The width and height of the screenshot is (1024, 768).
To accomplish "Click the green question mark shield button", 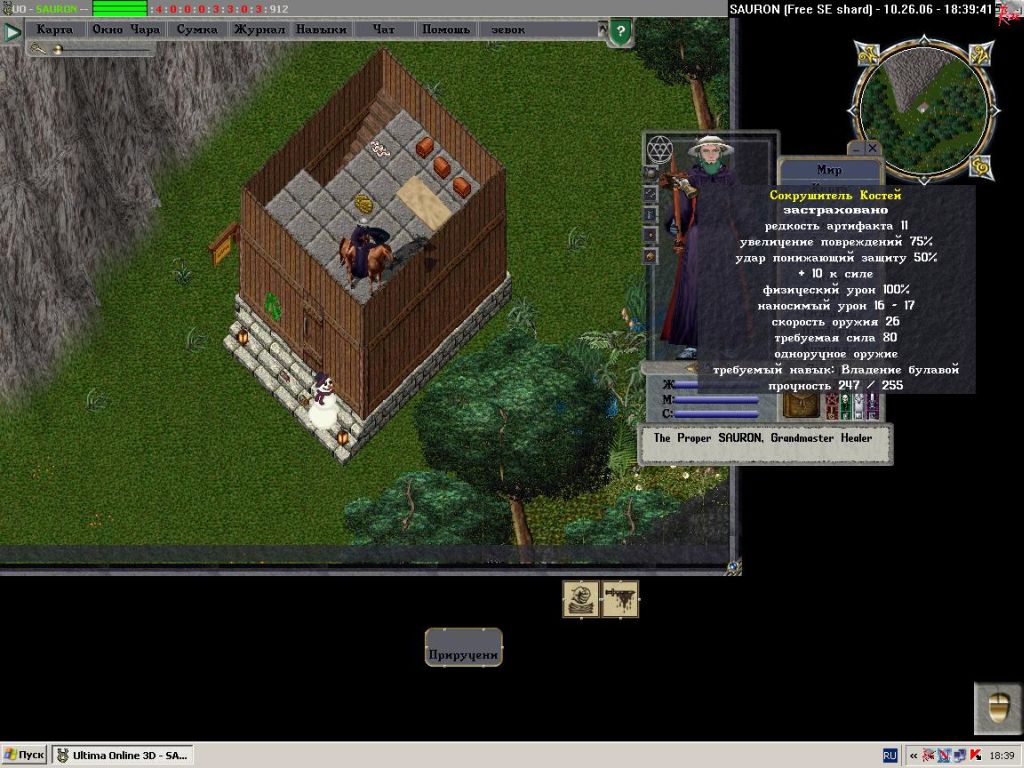I will [x=620, y=32].
